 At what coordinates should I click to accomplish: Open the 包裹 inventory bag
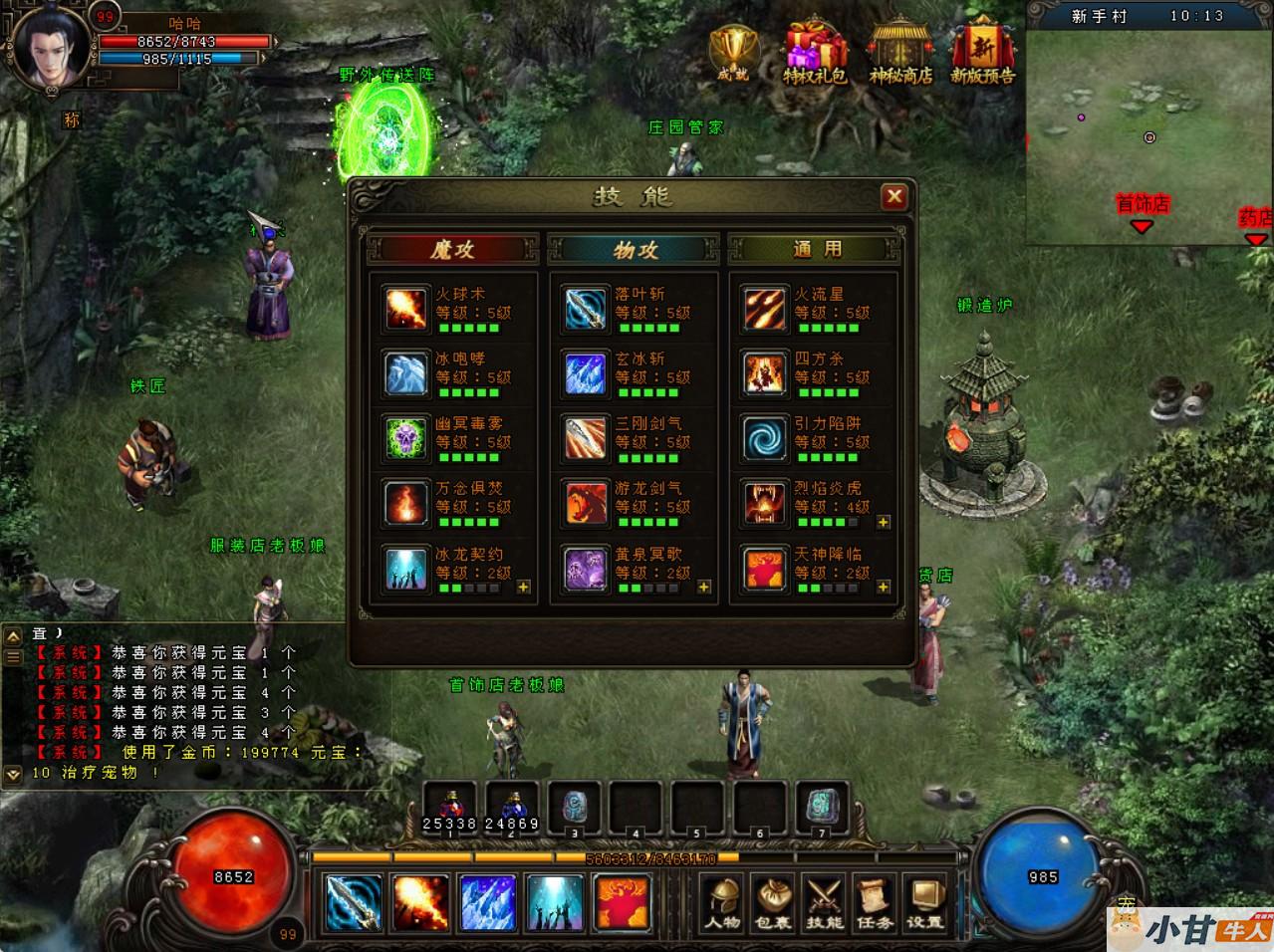coord(773,903)
